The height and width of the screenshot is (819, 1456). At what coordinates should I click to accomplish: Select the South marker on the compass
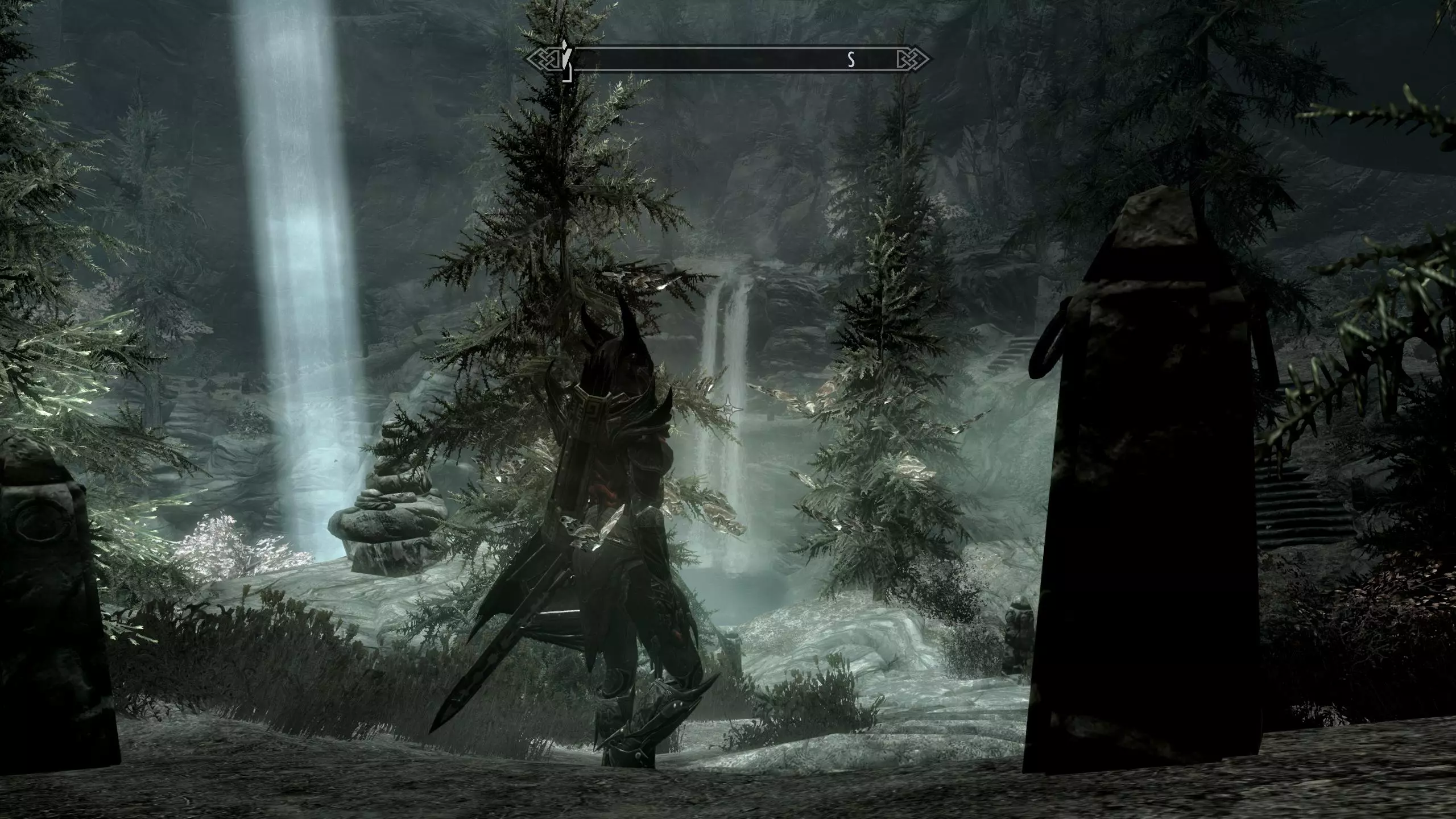click(x=851, y=59)
